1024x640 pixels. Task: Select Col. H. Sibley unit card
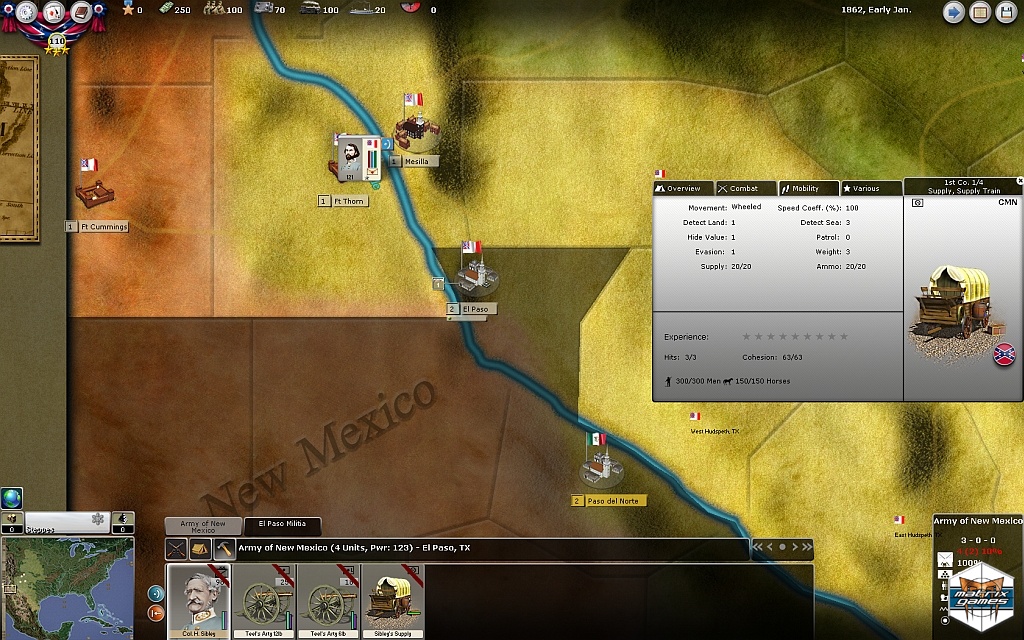coord(198,600)
